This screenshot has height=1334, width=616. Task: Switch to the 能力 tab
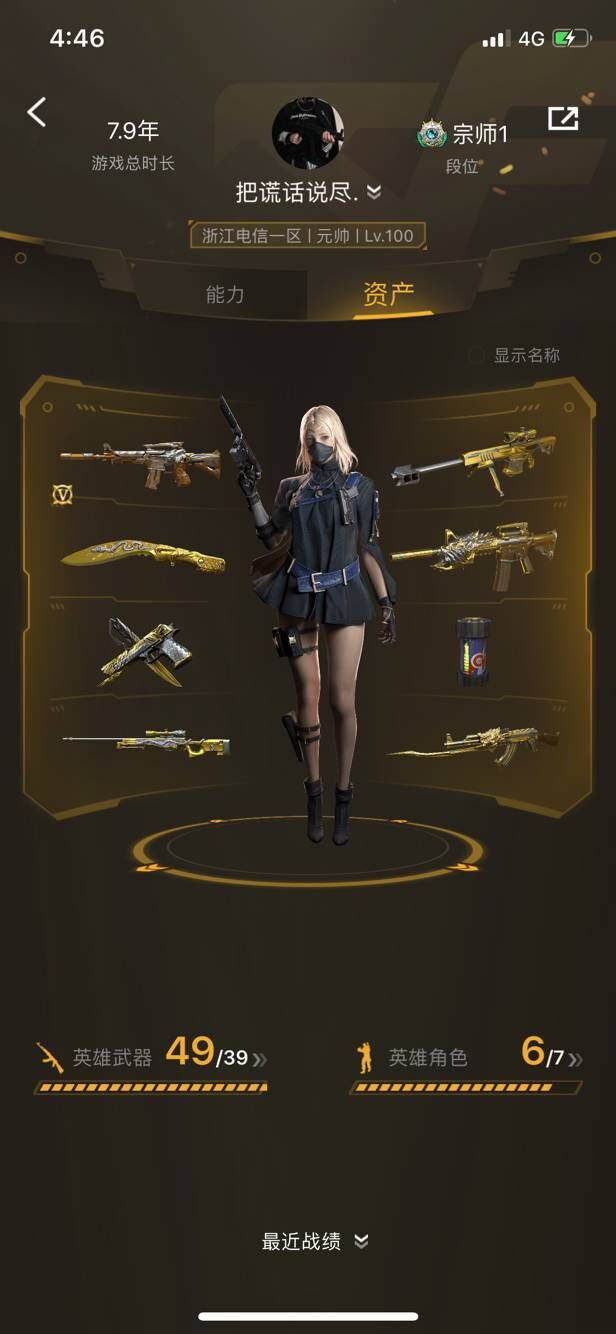(225, 294)
